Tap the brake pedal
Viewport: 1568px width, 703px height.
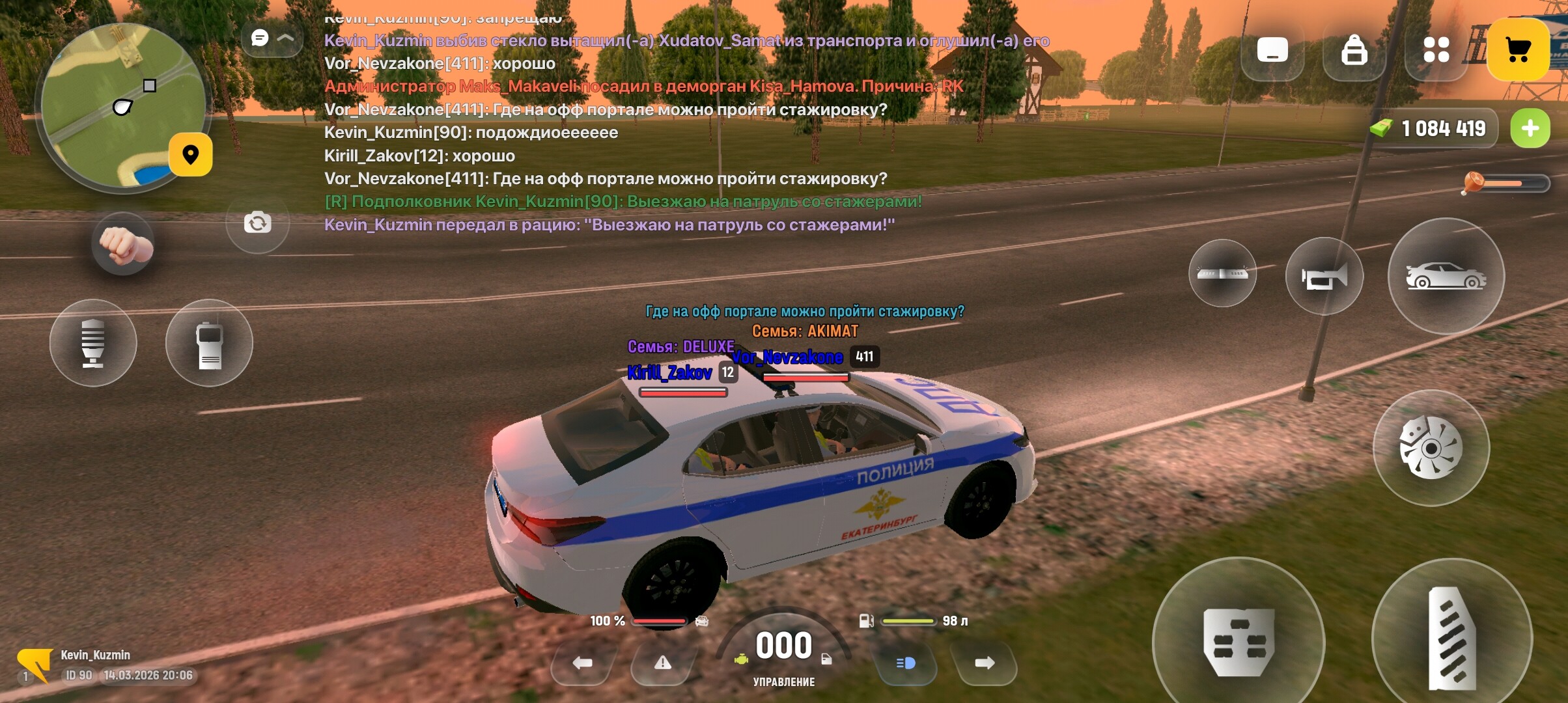[x=1239, y=642]
